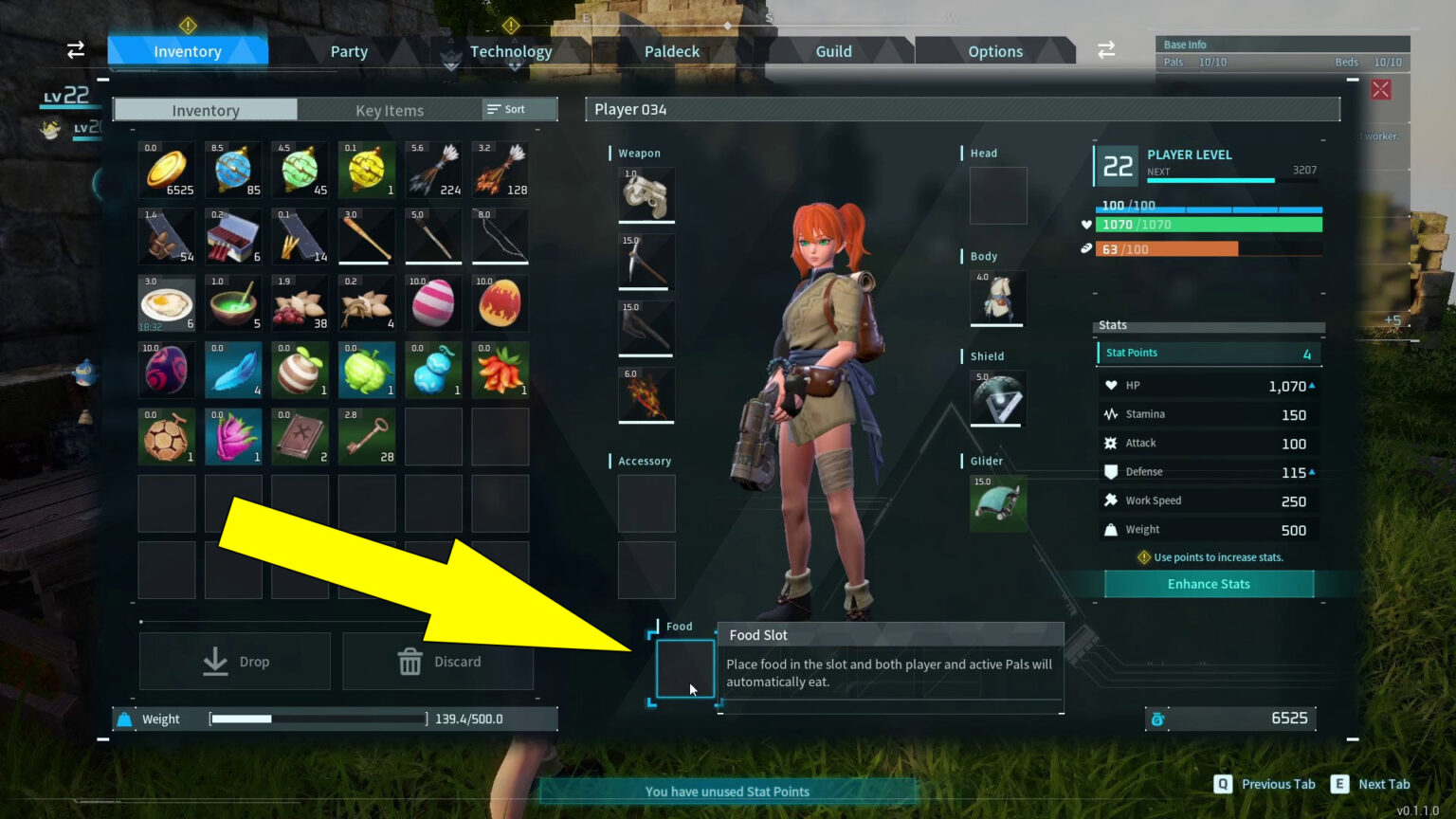This screenshot has width=1456, height=819.
Task: Switch to the Key Items tab
Action: pos(389,110)
